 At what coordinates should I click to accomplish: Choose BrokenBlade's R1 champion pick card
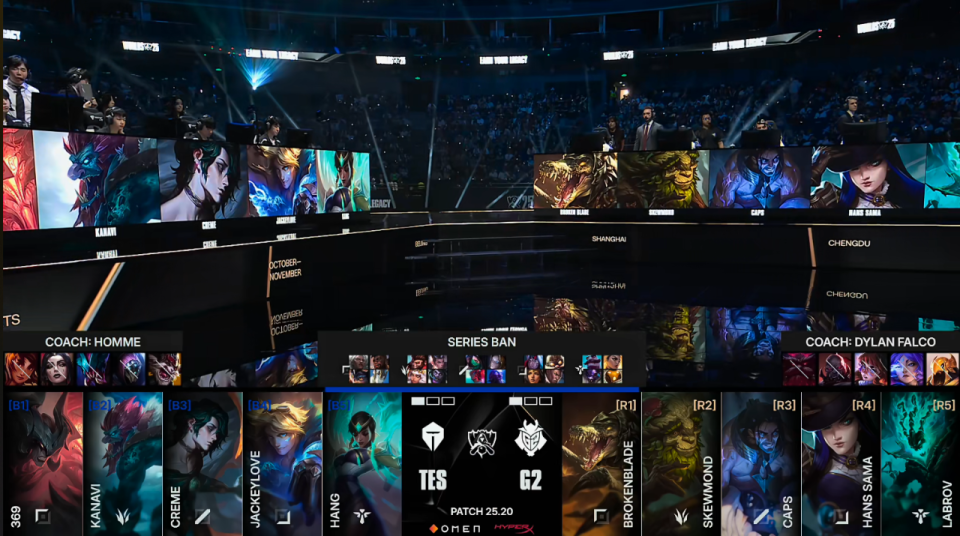(601, 462)
